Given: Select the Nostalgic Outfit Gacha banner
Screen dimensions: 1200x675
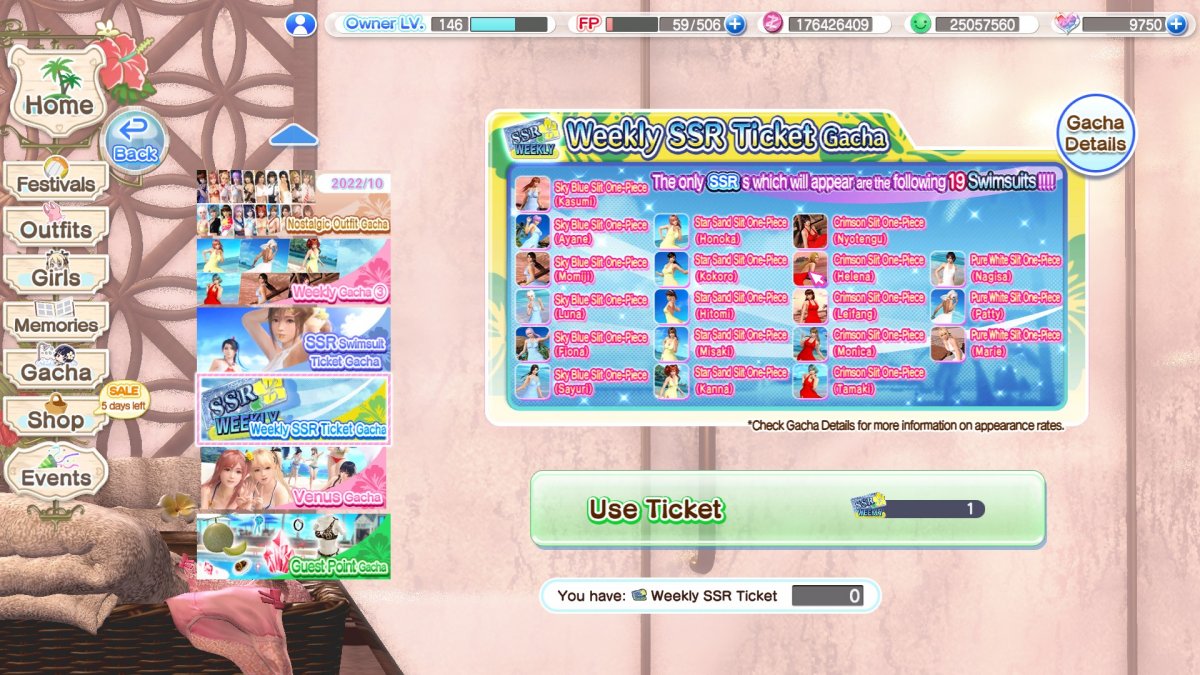Looking at the screenshot, I should (293, 203).
